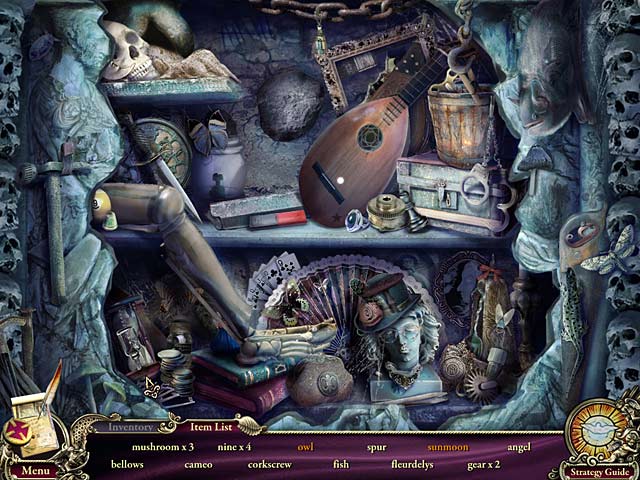The width and height of the screenshot is (640, 480).
Task: Select the Item List tab
Action: pyautogui.click(x=210, y=427)
